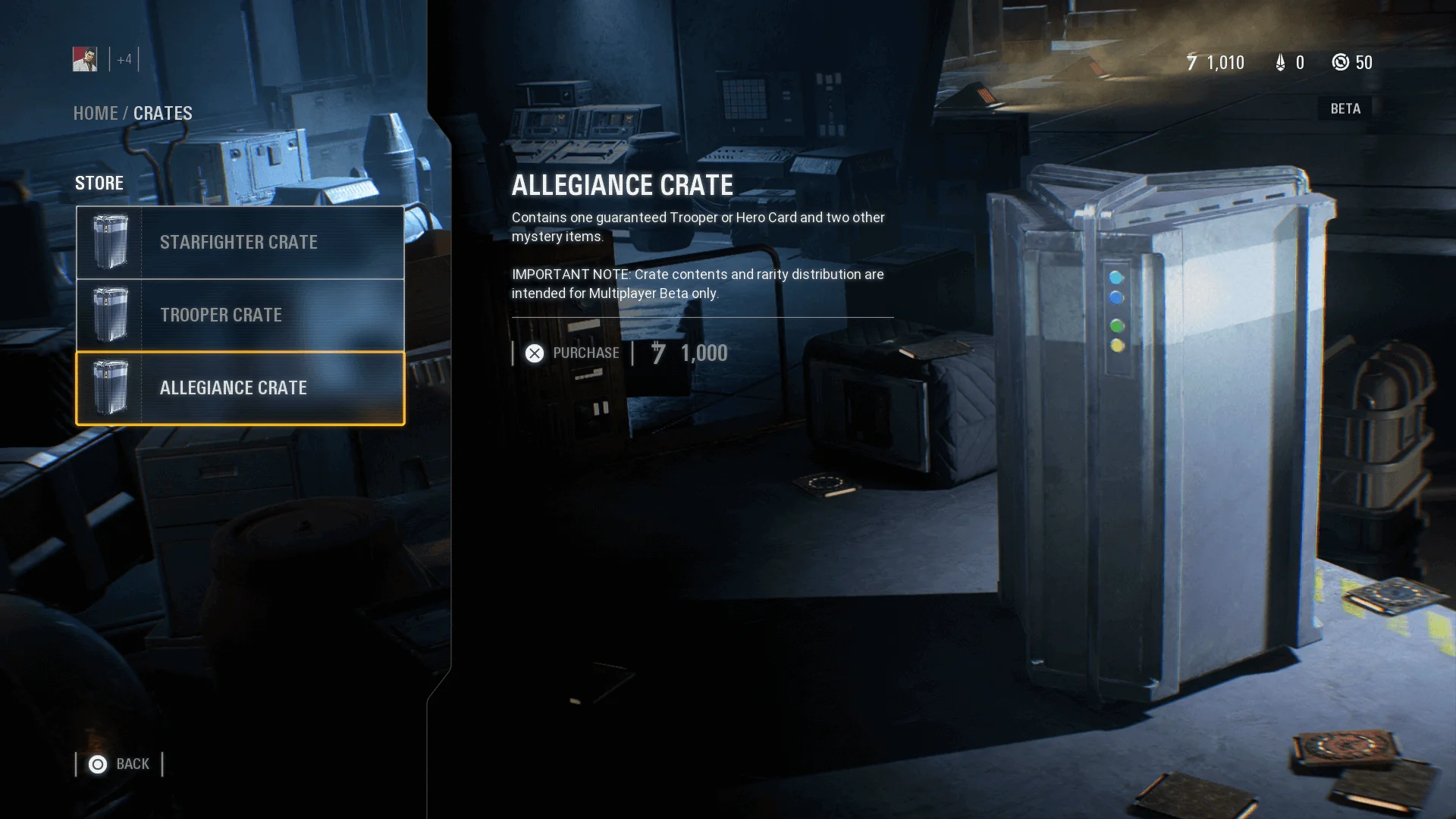Click the CRATES breadcrumb label
Viewport: 1456px width, 819px height.
162,113
